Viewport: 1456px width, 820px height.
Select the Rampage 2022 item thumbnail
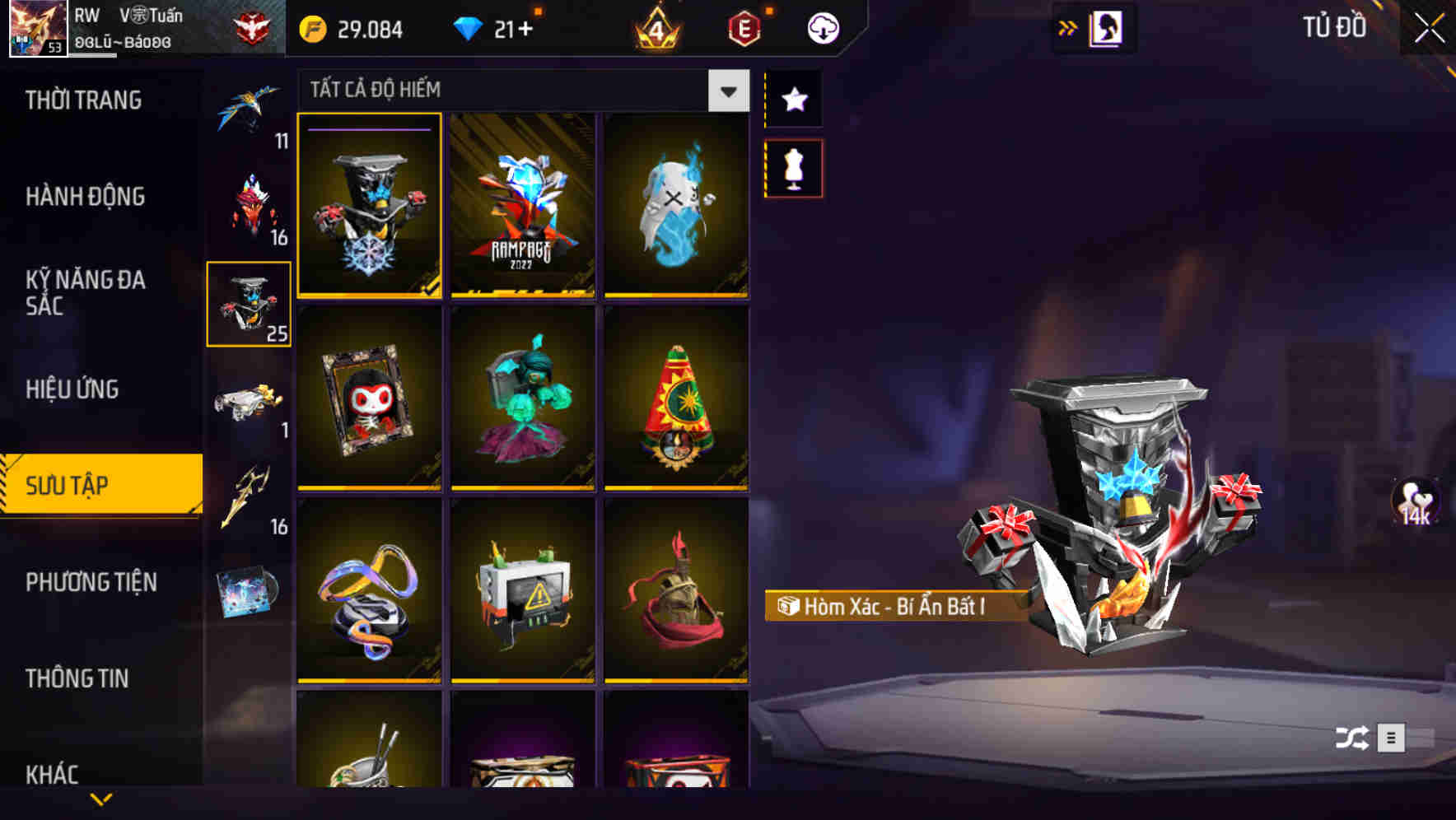[x=523, y=207]
